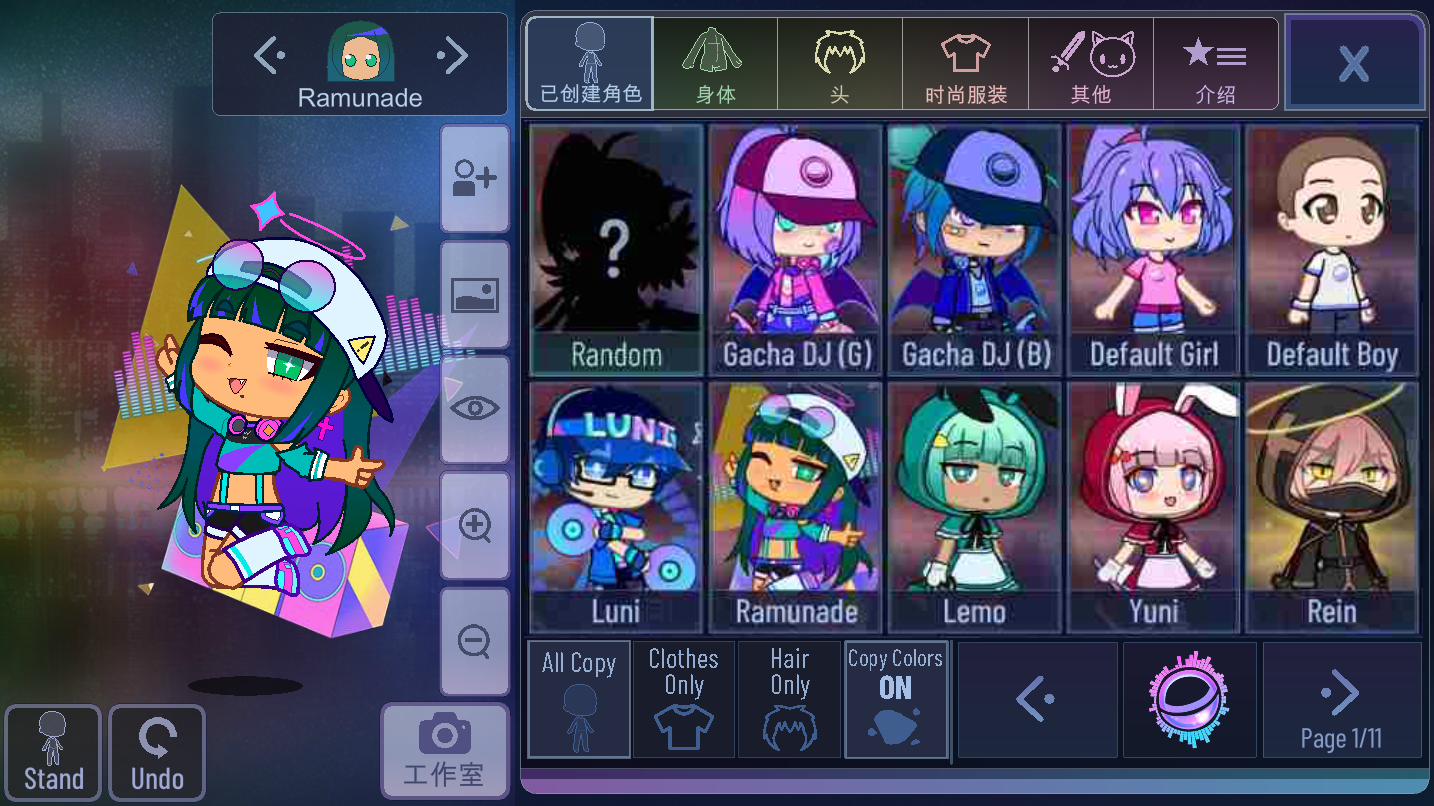Click the magnifier zoom-in button
The height and width of the screenshot is (806, 1434).
tap(474, 526)
